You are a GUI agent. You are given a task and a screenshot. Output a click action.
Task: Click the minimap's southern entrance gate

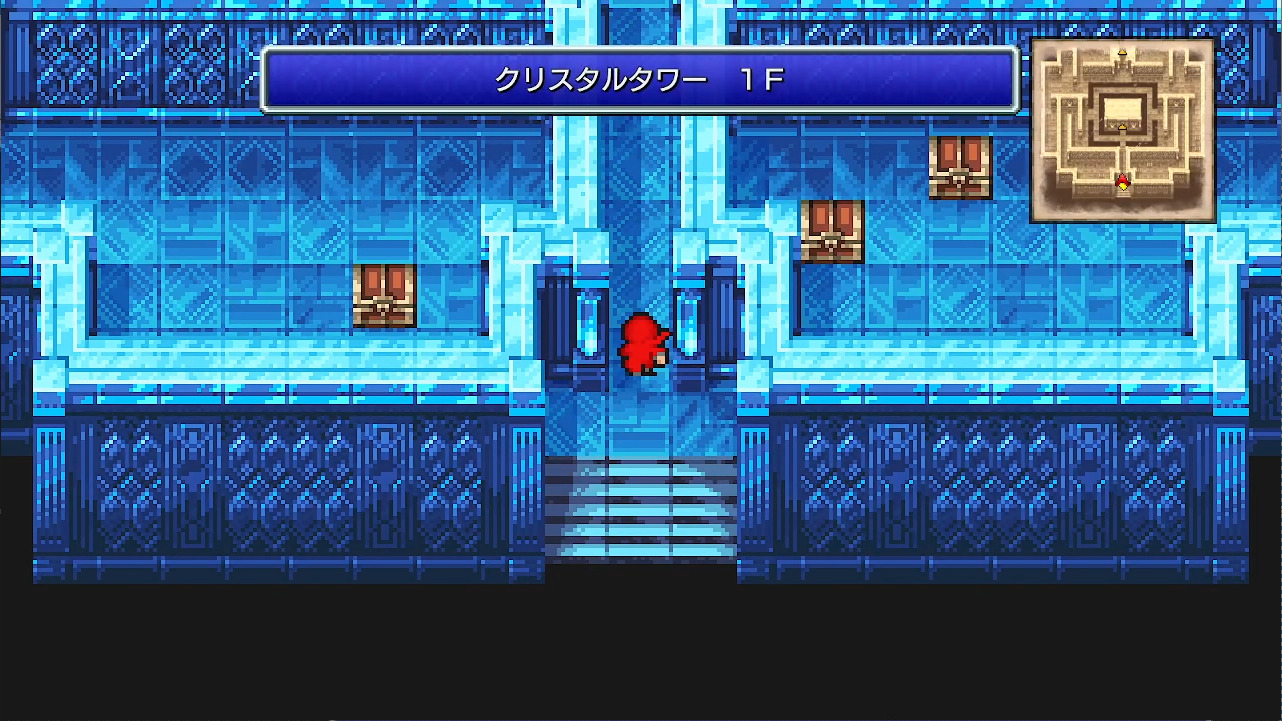click(x=1122, y=196)
